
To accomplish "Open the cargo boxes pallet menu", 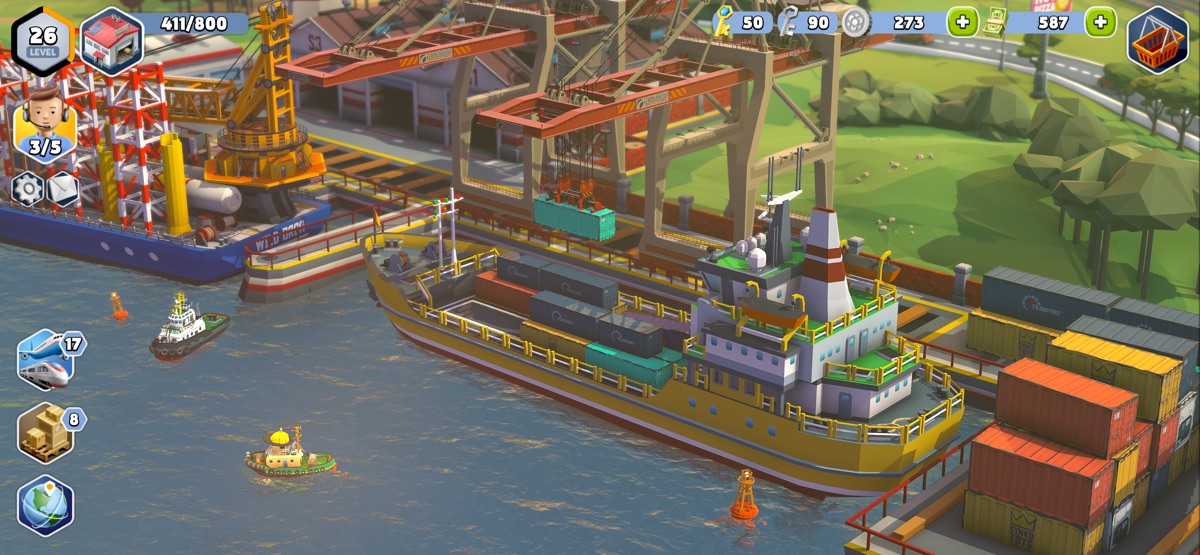I will pyautogui.click(x=44, y=432).
